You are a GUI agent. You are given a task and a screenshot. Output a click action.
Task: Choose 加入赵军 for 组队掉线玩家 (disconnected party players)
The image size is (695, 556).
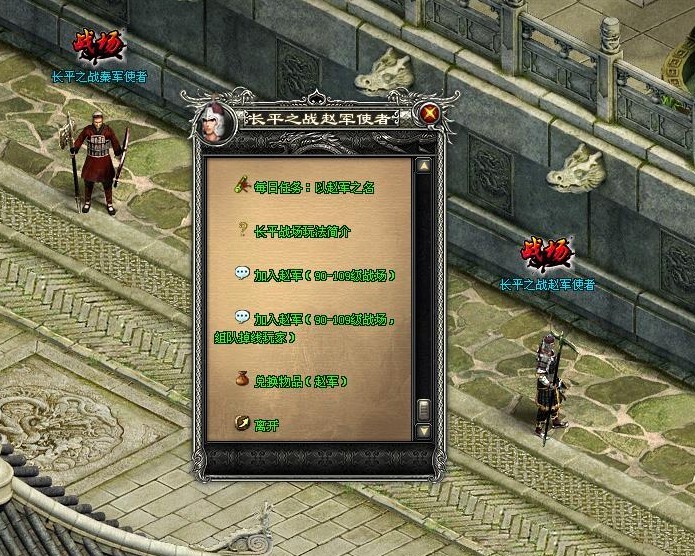(x=324, y=320)
